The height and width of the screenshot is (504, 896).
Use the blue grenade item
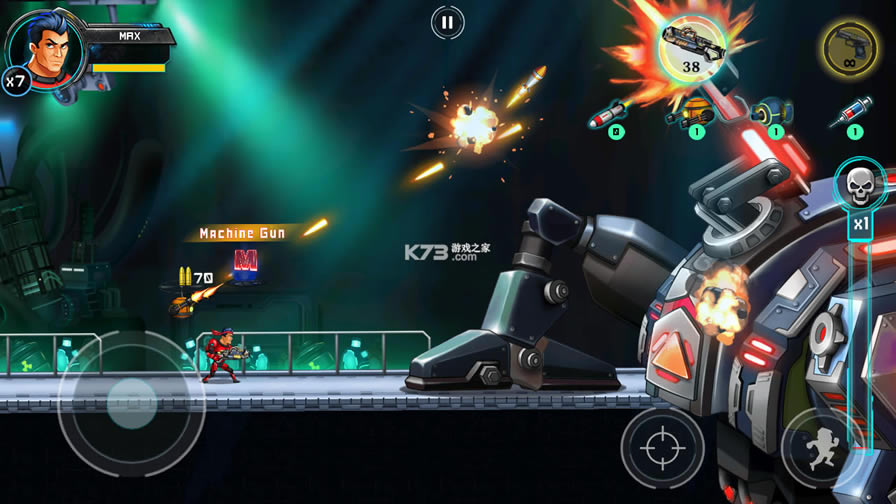pos(773,110)
